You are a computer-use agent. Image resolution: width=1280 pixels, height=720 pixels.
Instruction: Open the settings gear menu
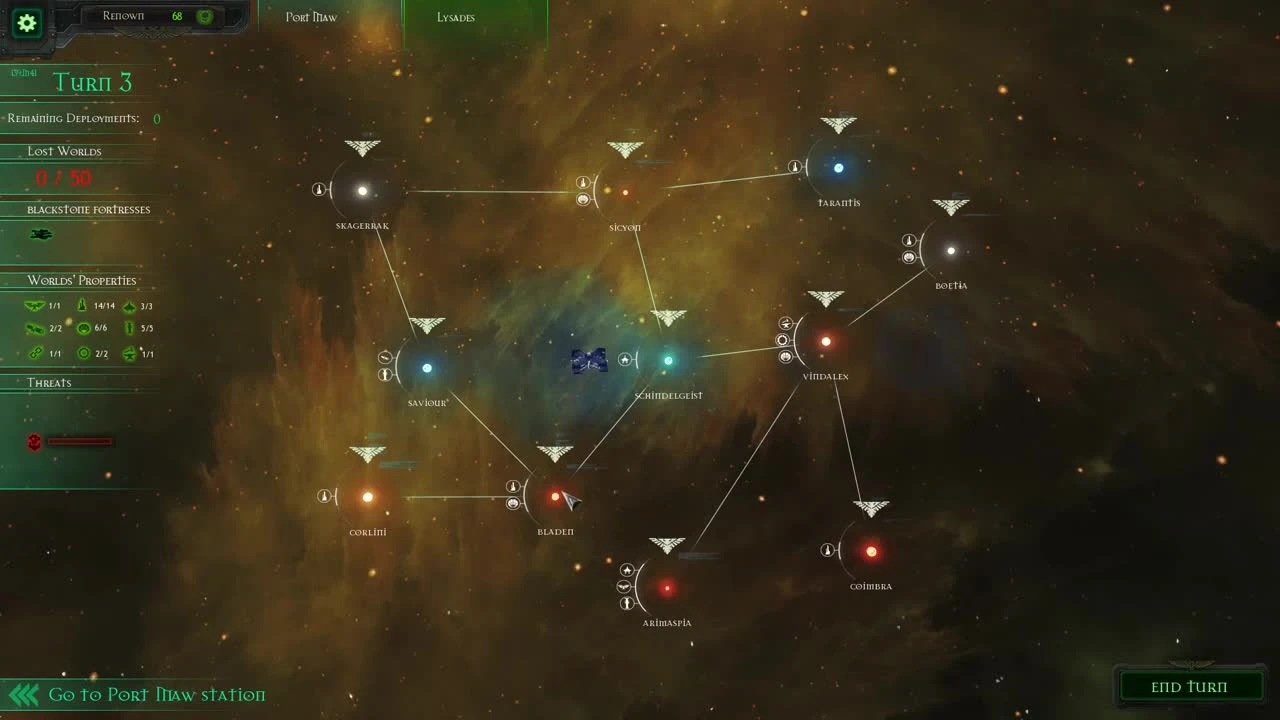coord(25,24)
